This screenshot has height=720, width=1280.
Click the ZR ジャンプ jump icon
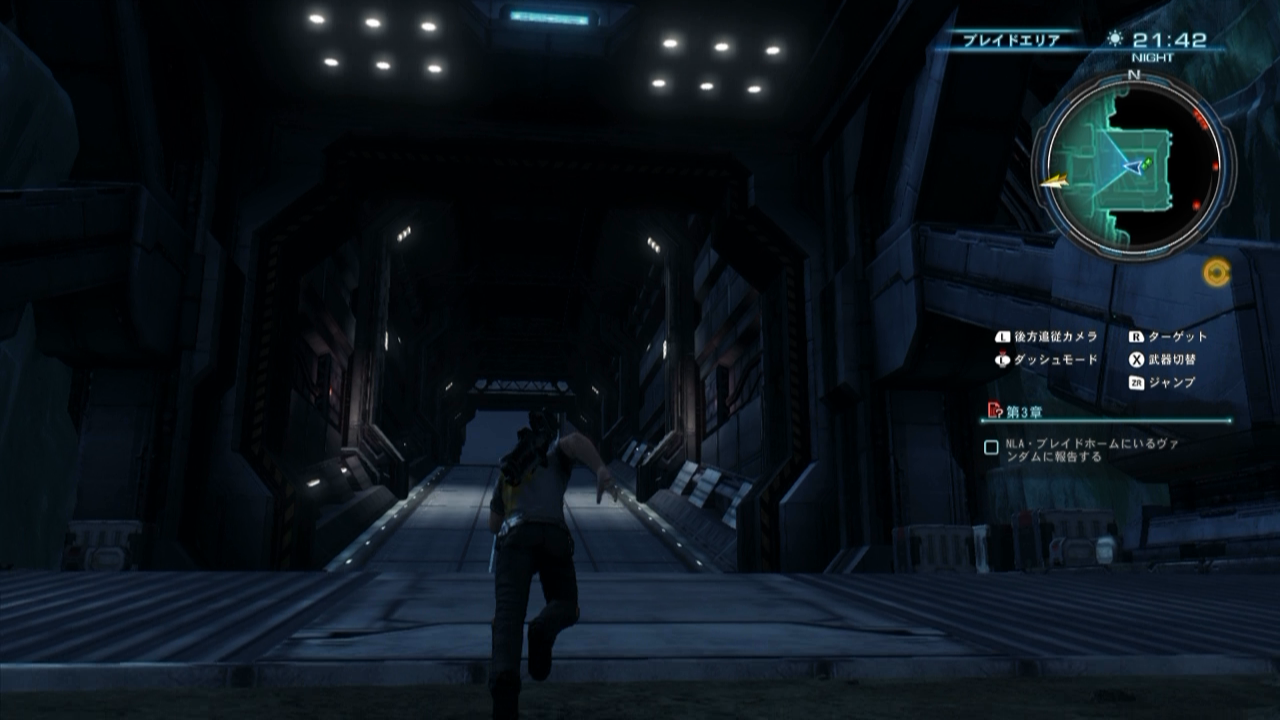pyautogui.click(x=1138, y=382)
